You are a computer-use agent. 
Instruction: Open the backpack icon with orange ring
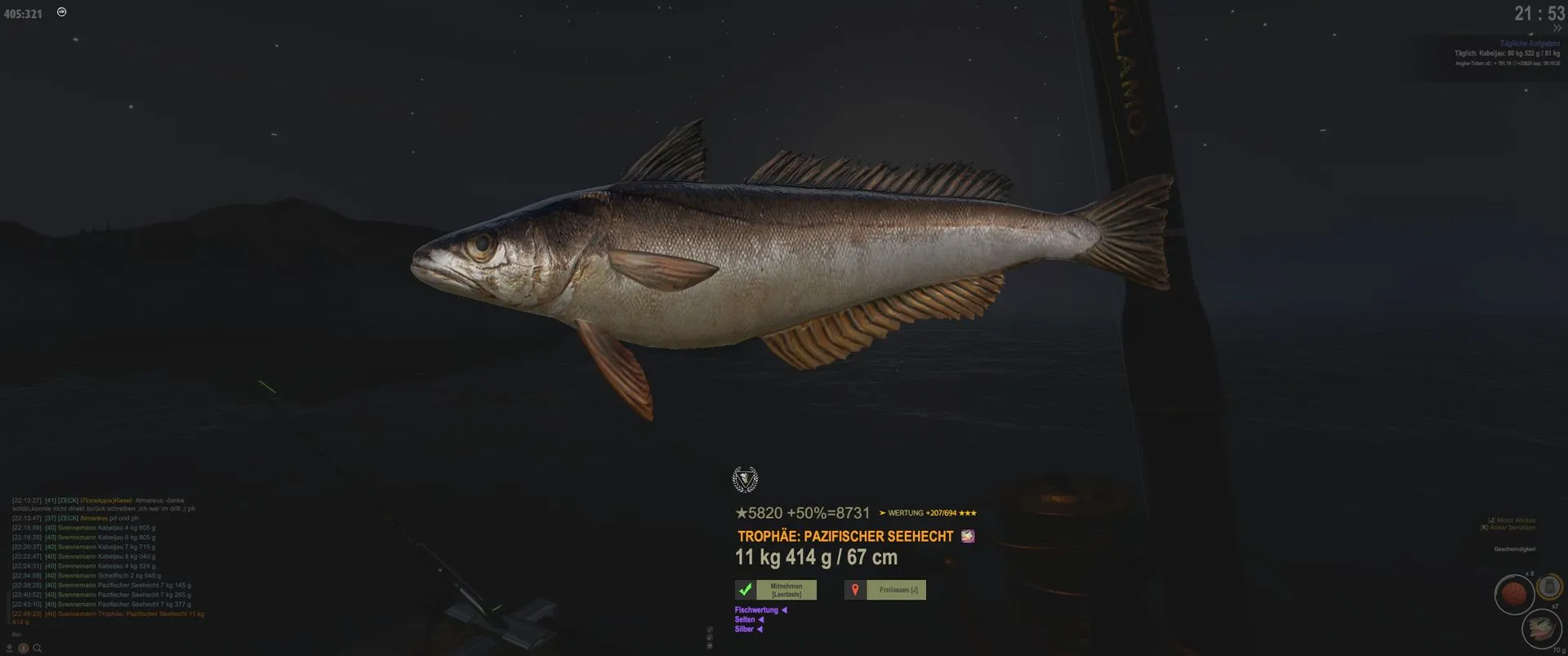(x=1550, y=587)
